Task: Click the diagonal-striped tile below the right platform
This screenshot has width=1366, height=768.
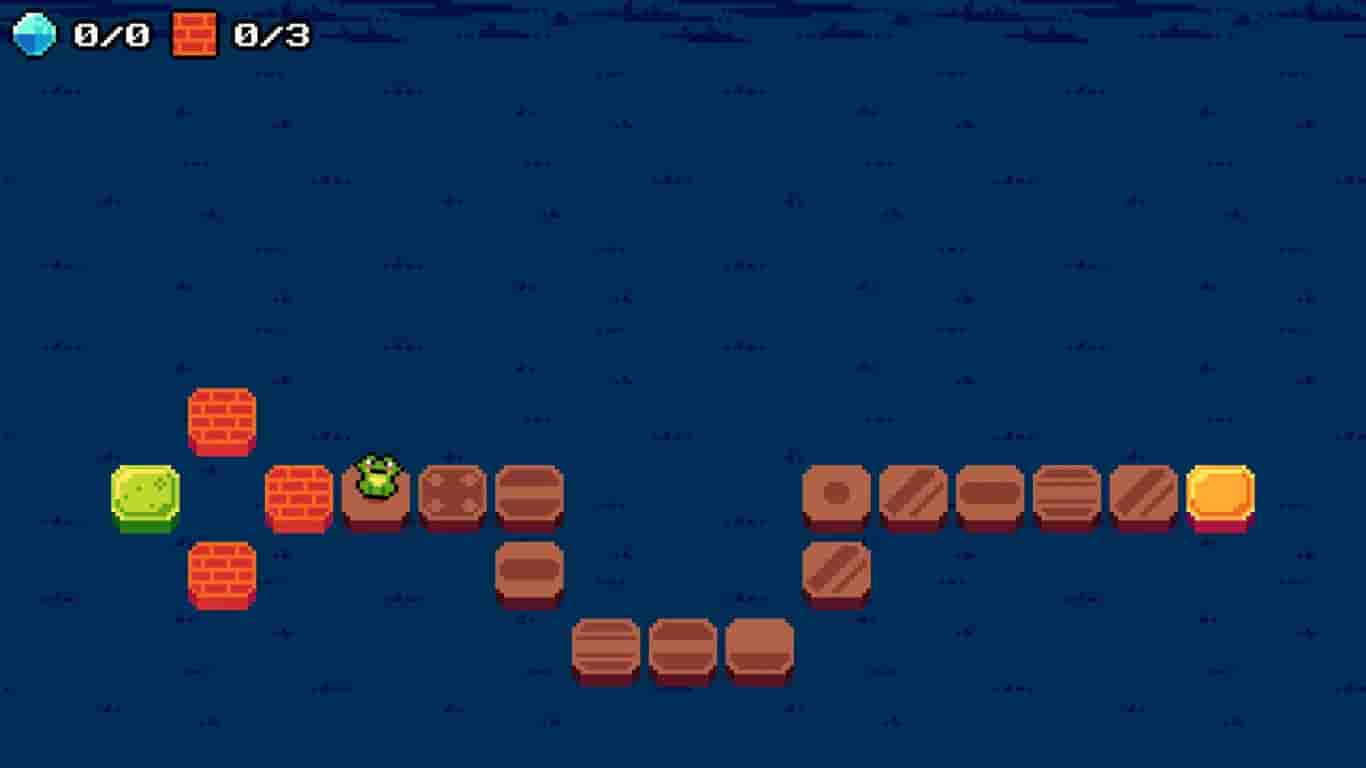Action: [840, 570]
